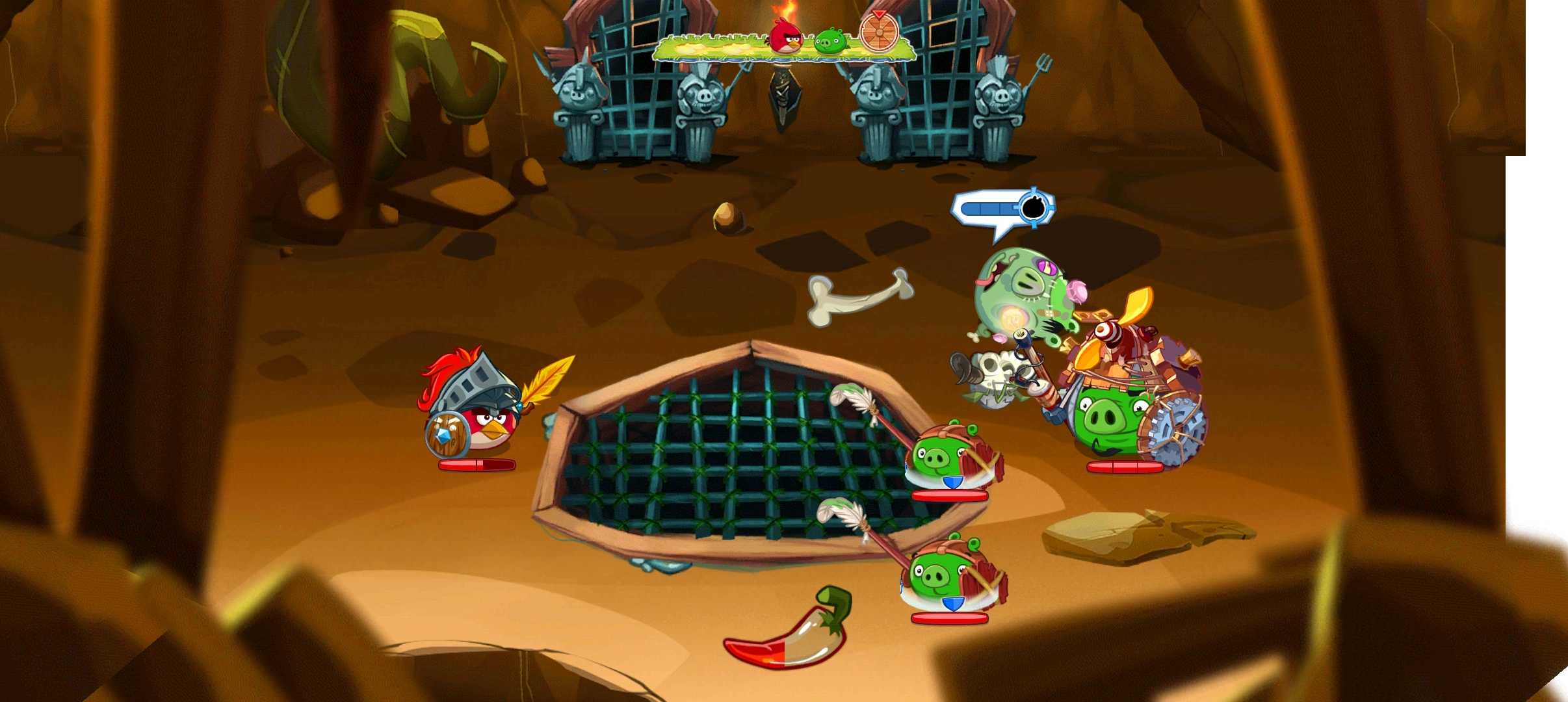Target the zombie pig enemy
This screenshot has width=1568, height=702.
(1020, 293)
